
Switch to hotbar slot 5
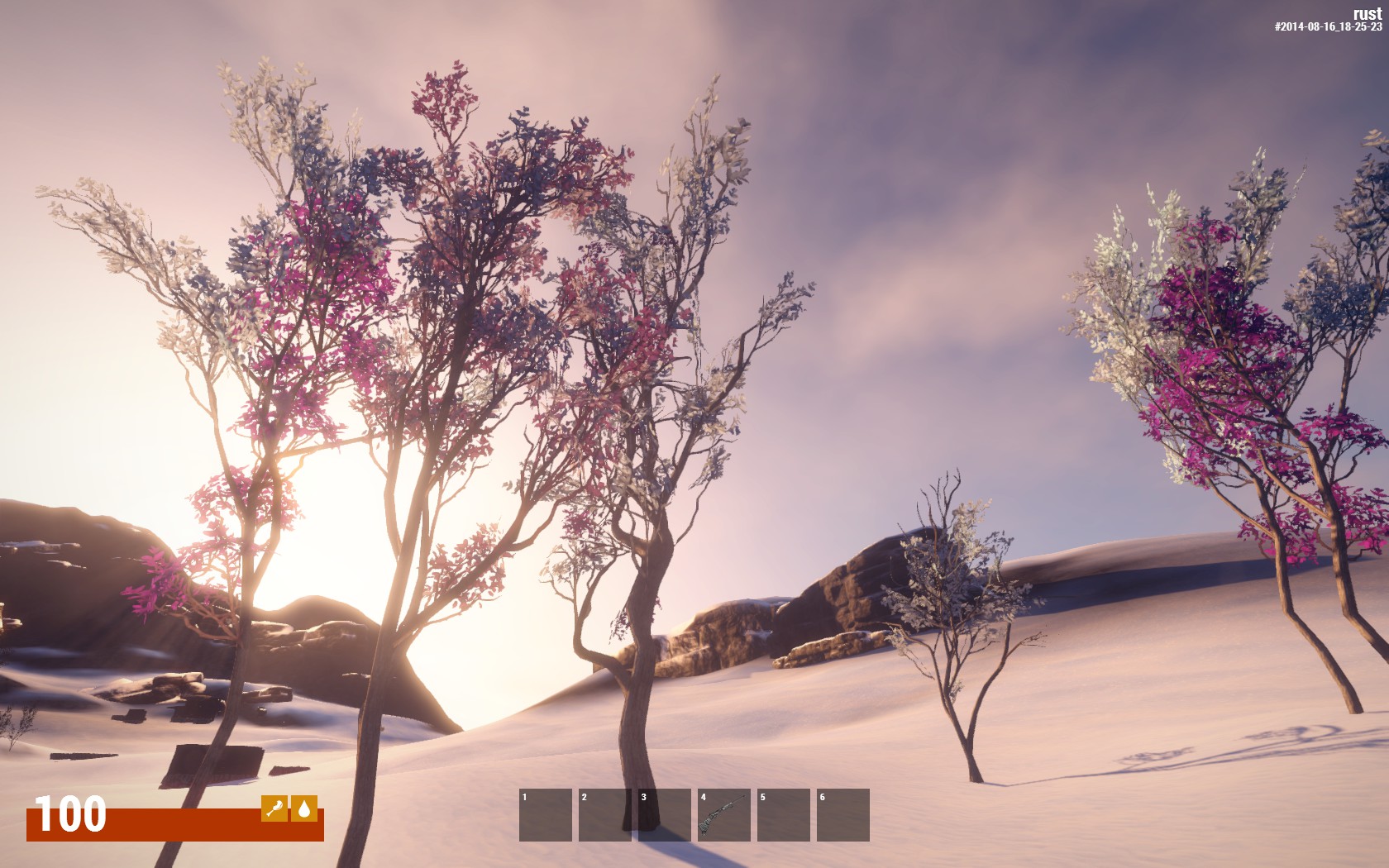click(x=783, y=815)
